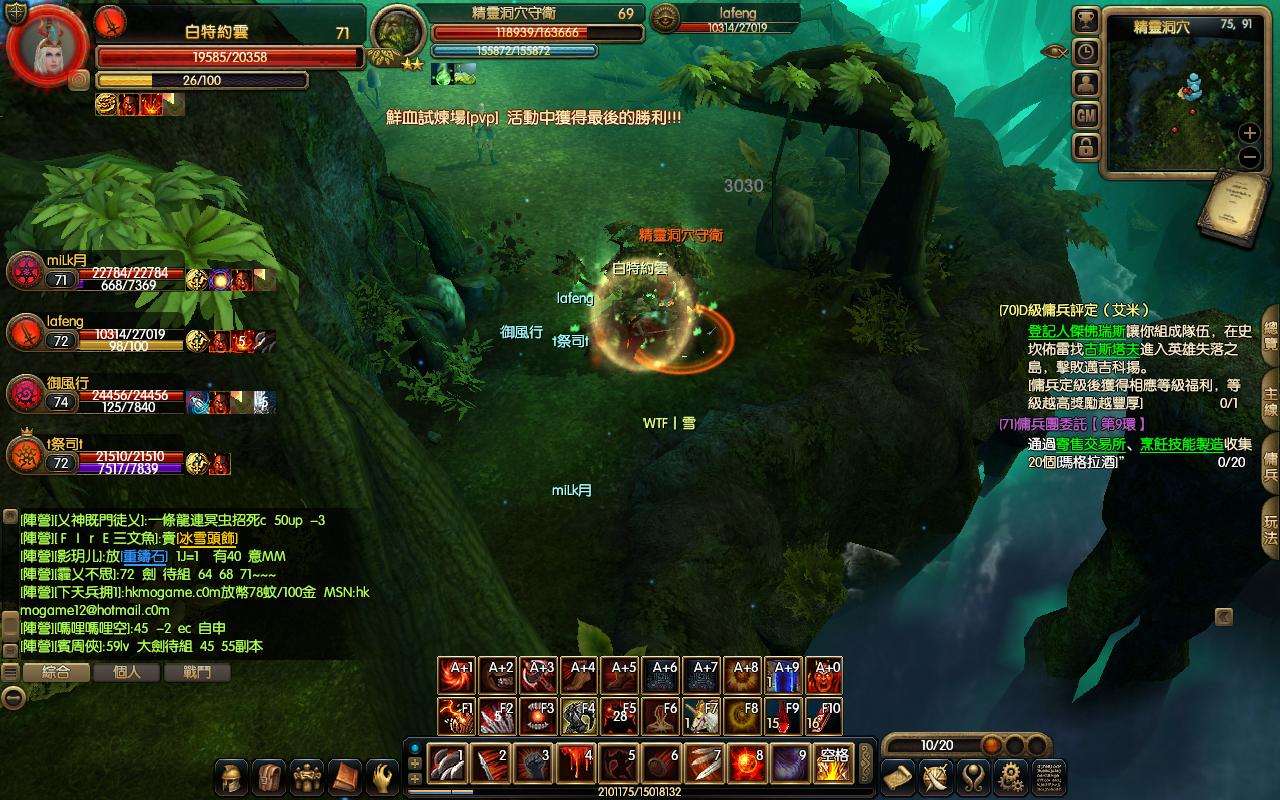Use the F9 red potion slot
Screen dimensions: 1280x800
pyautogui.click(x=786, y=716)
